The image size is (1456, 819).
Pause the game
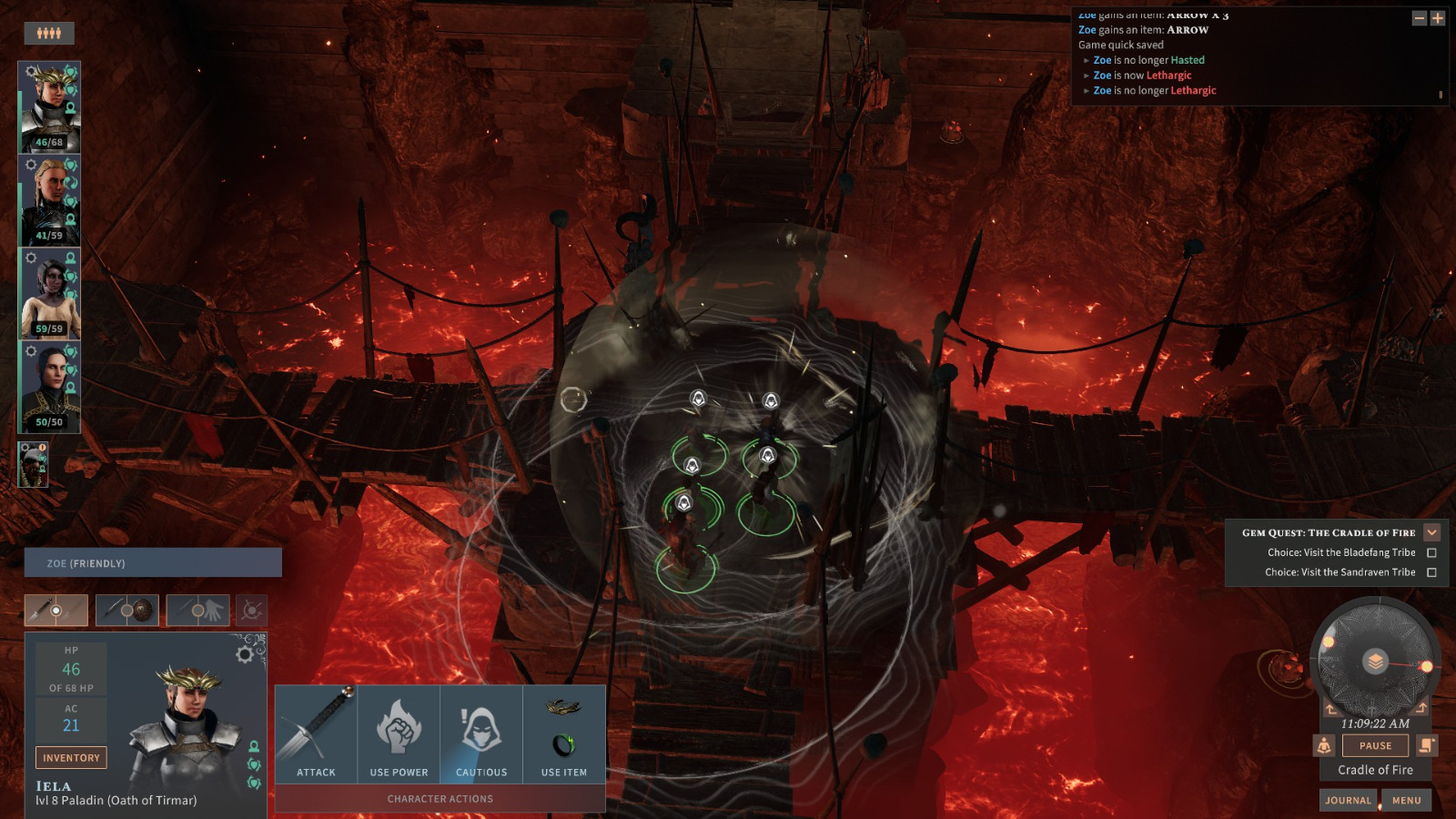point(1375,745)
